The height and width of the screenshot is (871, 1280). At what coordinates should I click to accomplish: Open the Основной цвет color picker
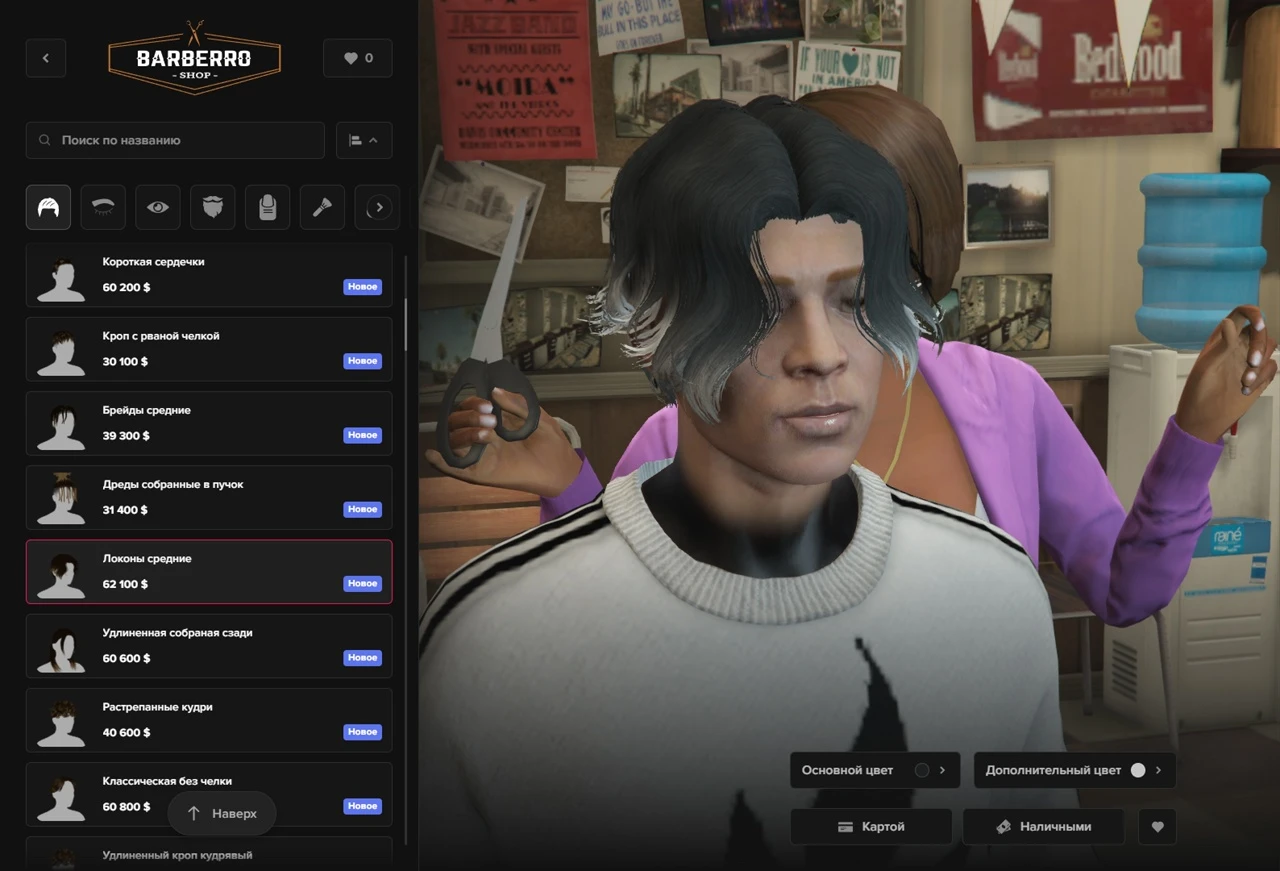coord(874,770)
